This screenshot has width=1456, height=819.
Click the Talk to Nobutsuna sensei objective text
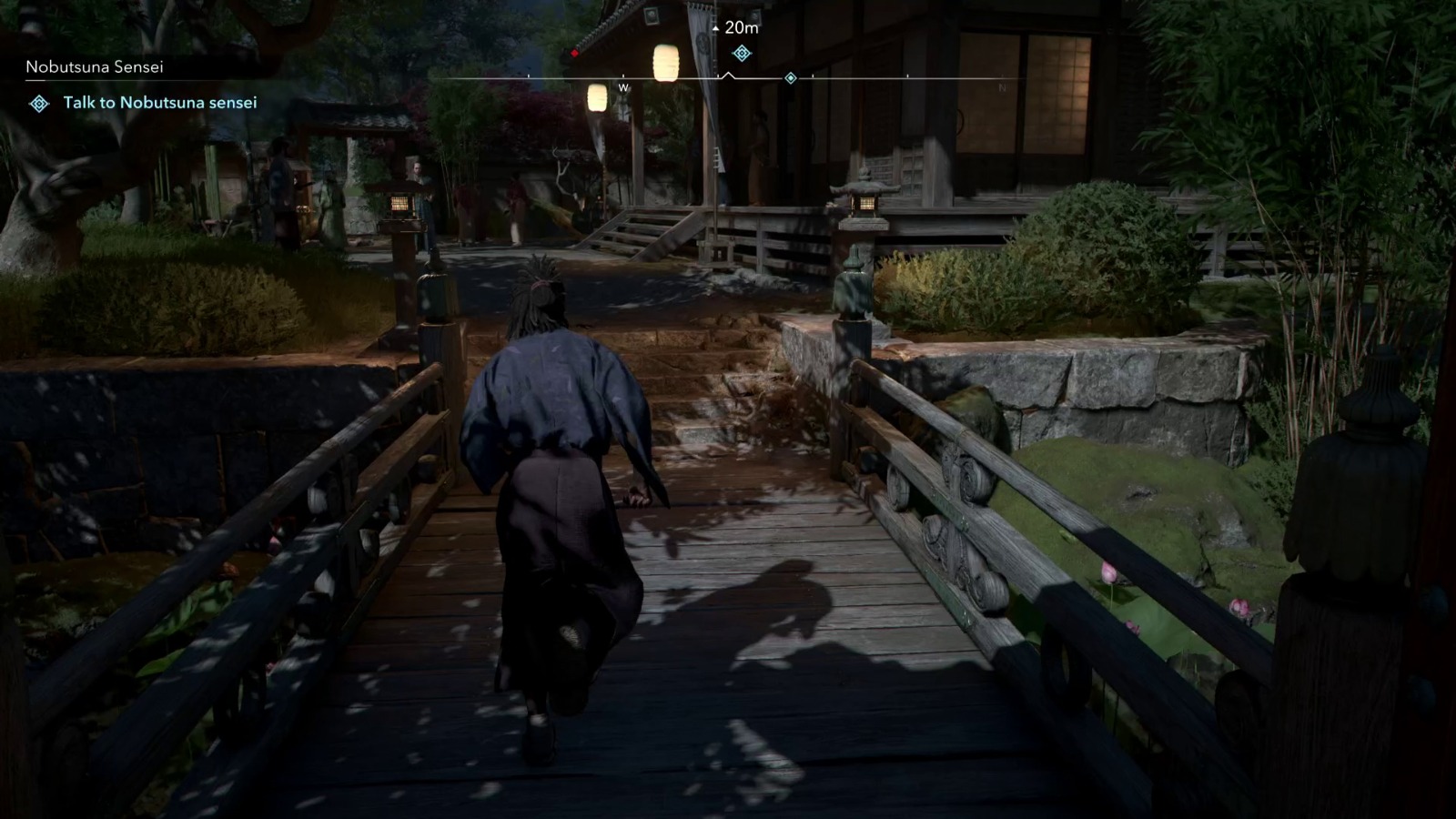[x=159, y=102]
